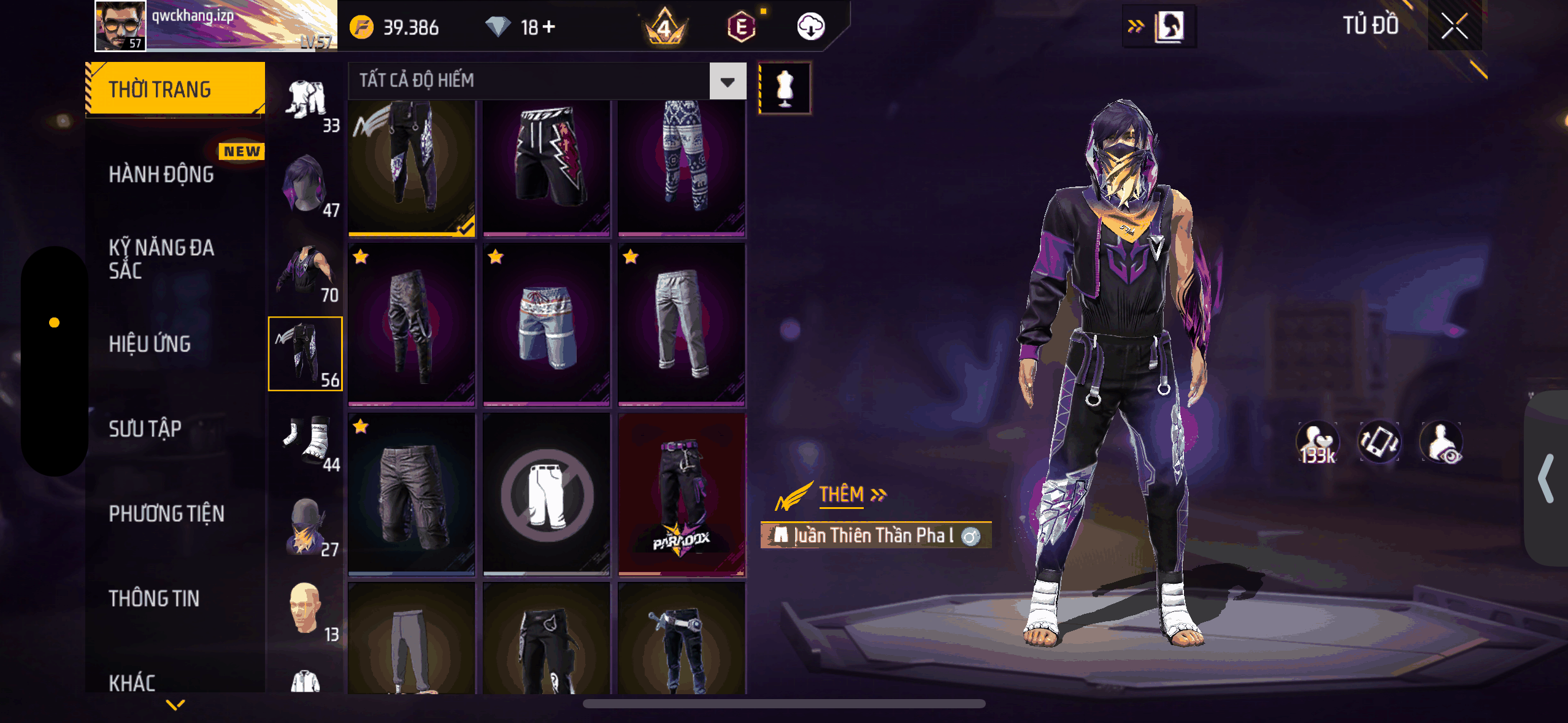
Task: Switch to the Hành Động tab
Action: [x=161, y=174]
